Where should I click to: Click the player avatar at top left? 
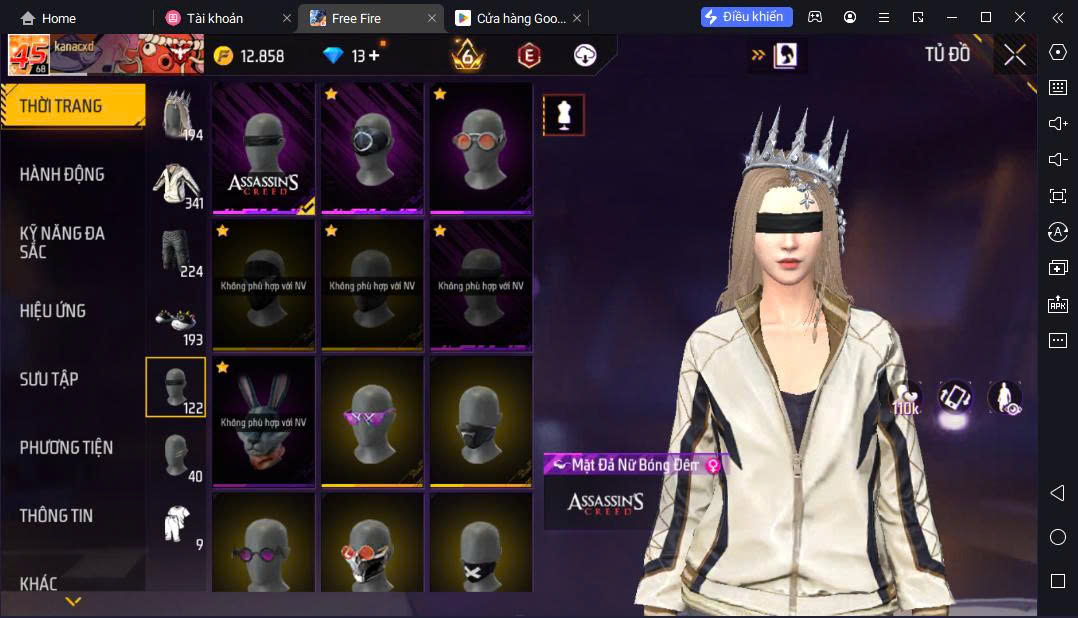click(x=29, y=56)
